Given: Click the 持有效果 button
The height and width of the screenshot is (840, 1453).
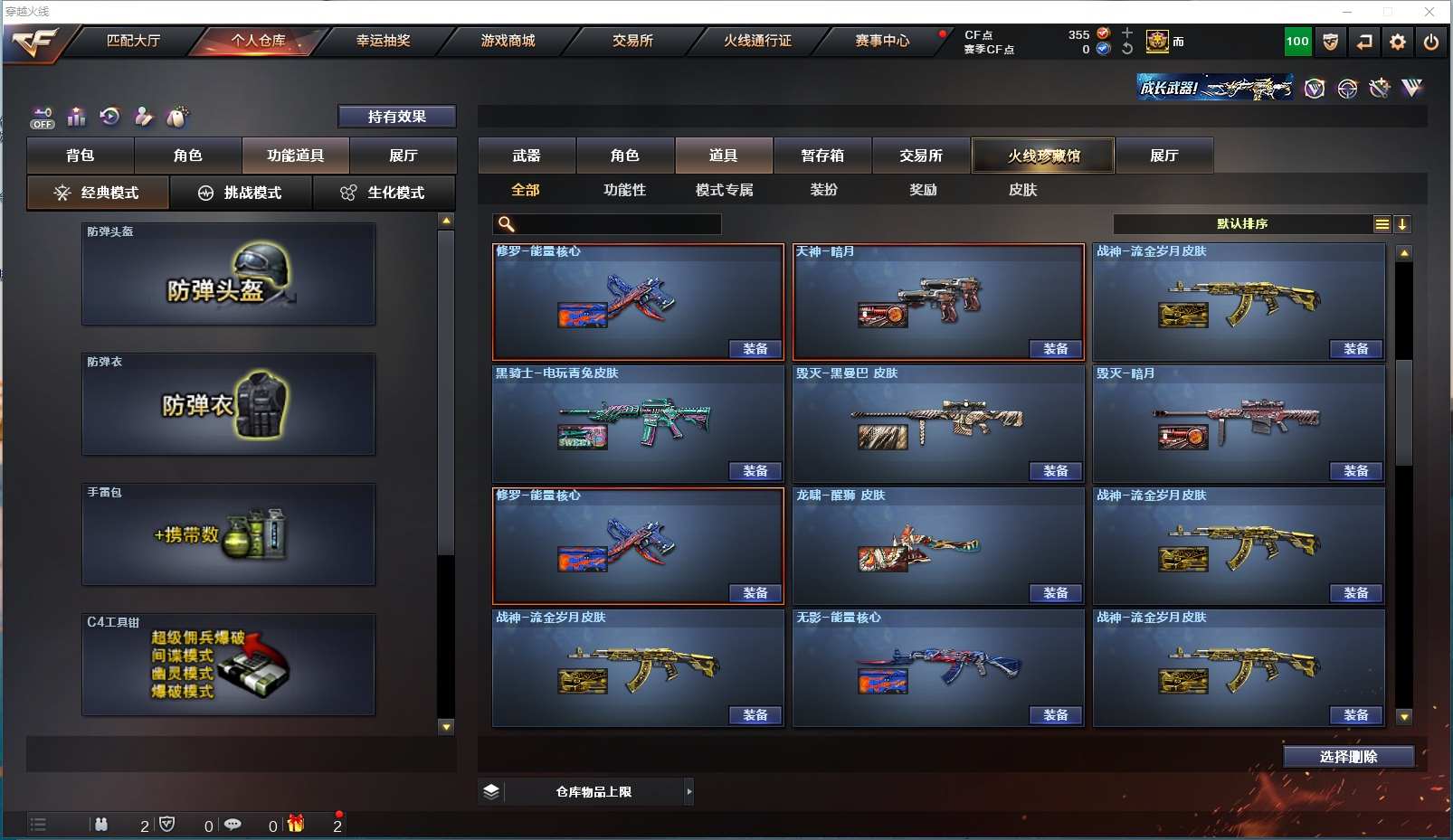Looking at the screenshot, I should (x=396, y=117).
